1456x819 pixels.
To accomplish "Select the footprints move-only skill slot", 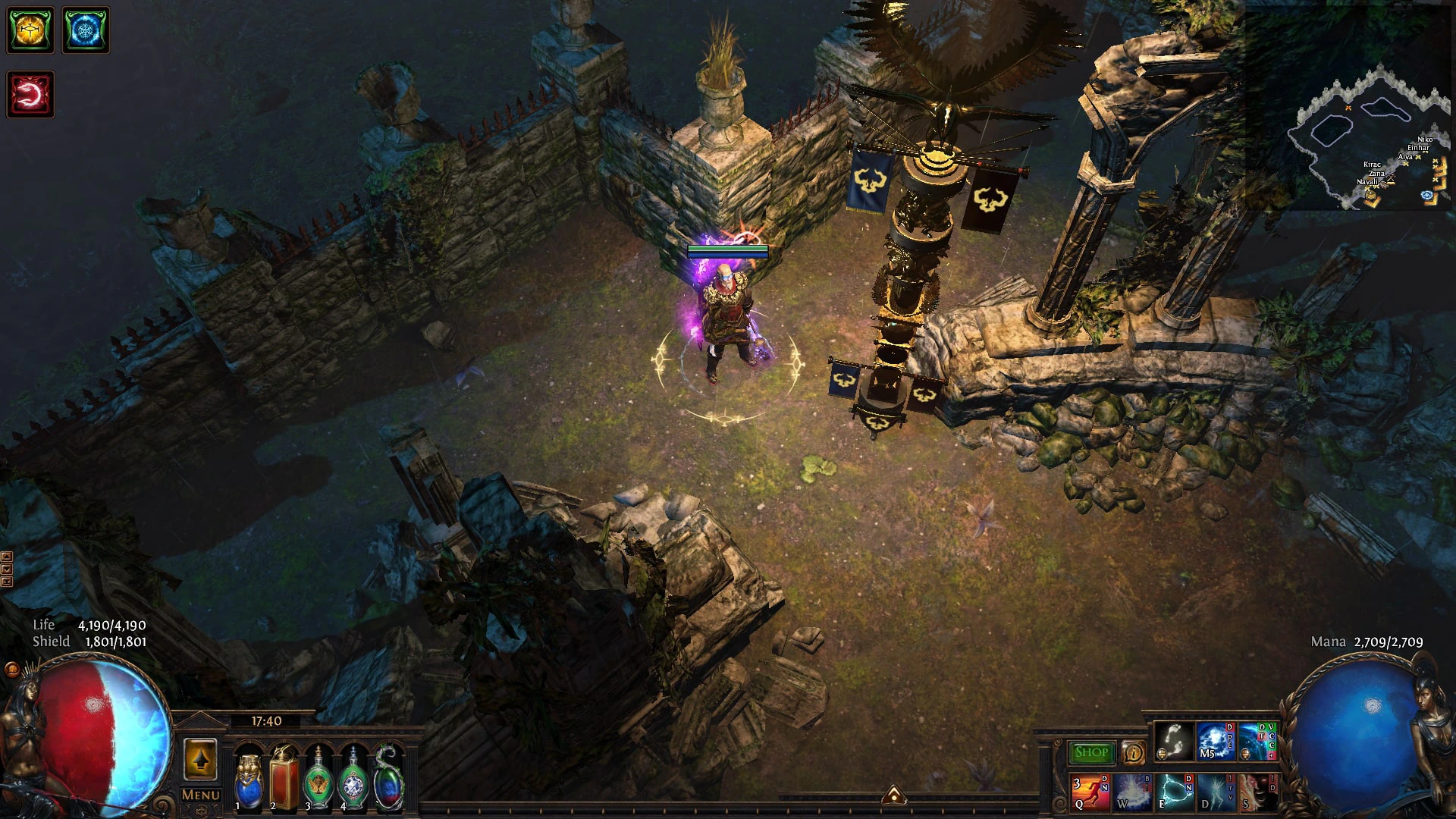I will (x=1173, y=742).
